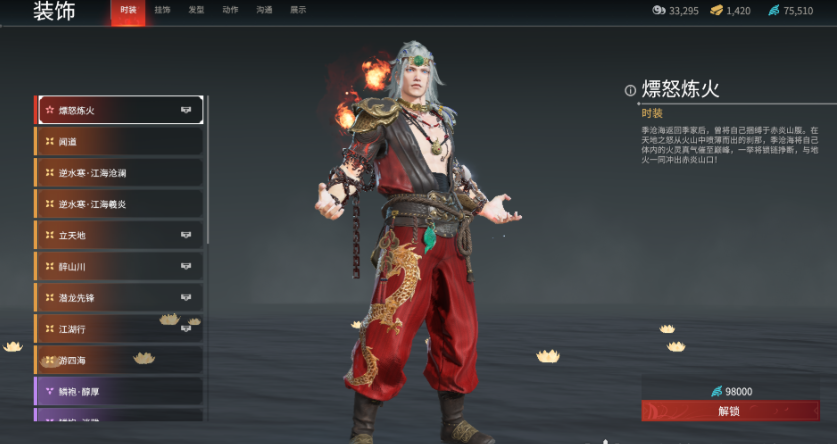This screenshot has height=444, width=837.
Task: Select the 江湖行 outfit entry
Action: pyautogui.click(x=120, y=329)
